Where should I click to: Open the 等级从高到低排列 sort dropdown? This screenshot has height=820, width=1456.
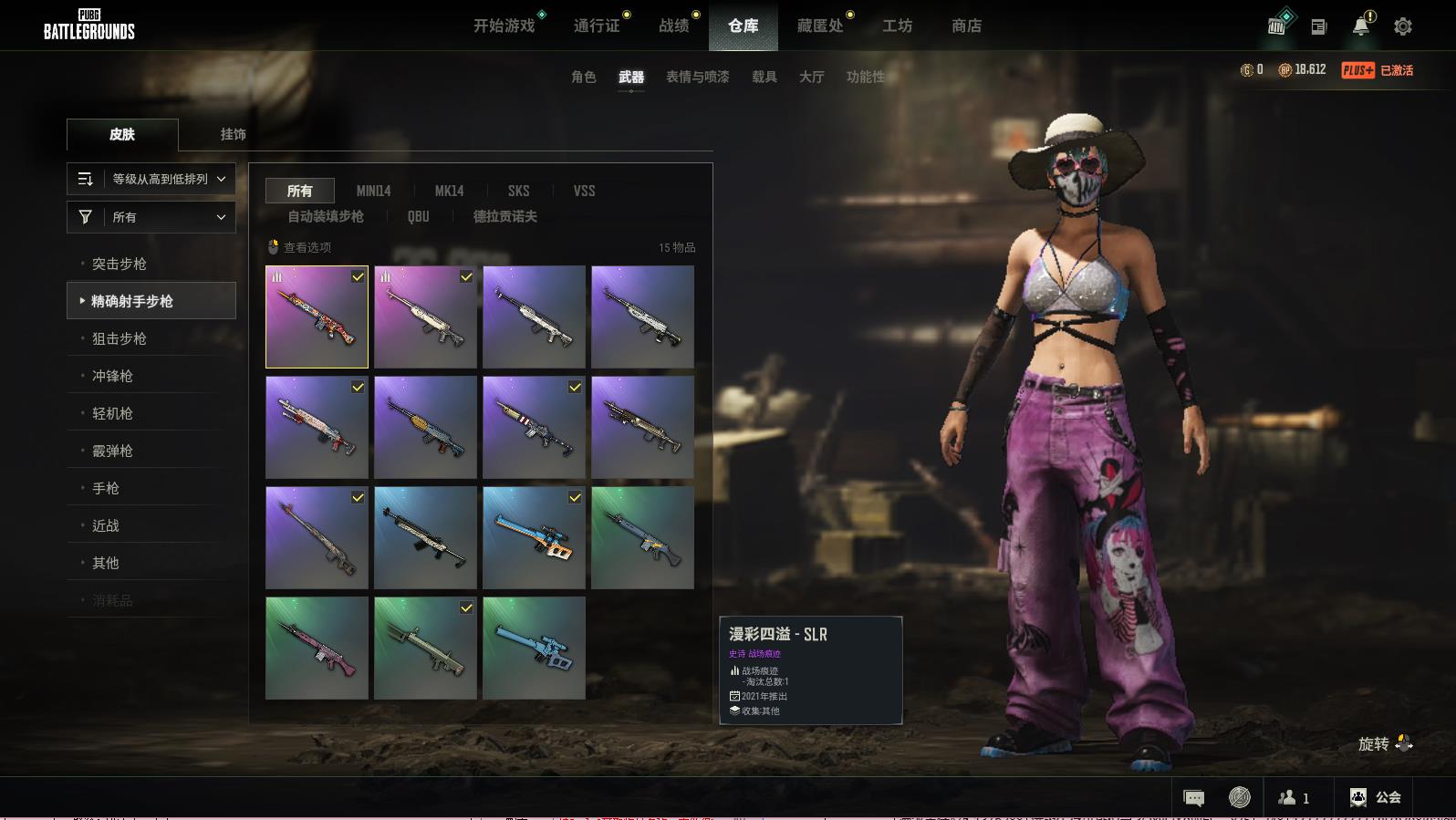point(151,179)
